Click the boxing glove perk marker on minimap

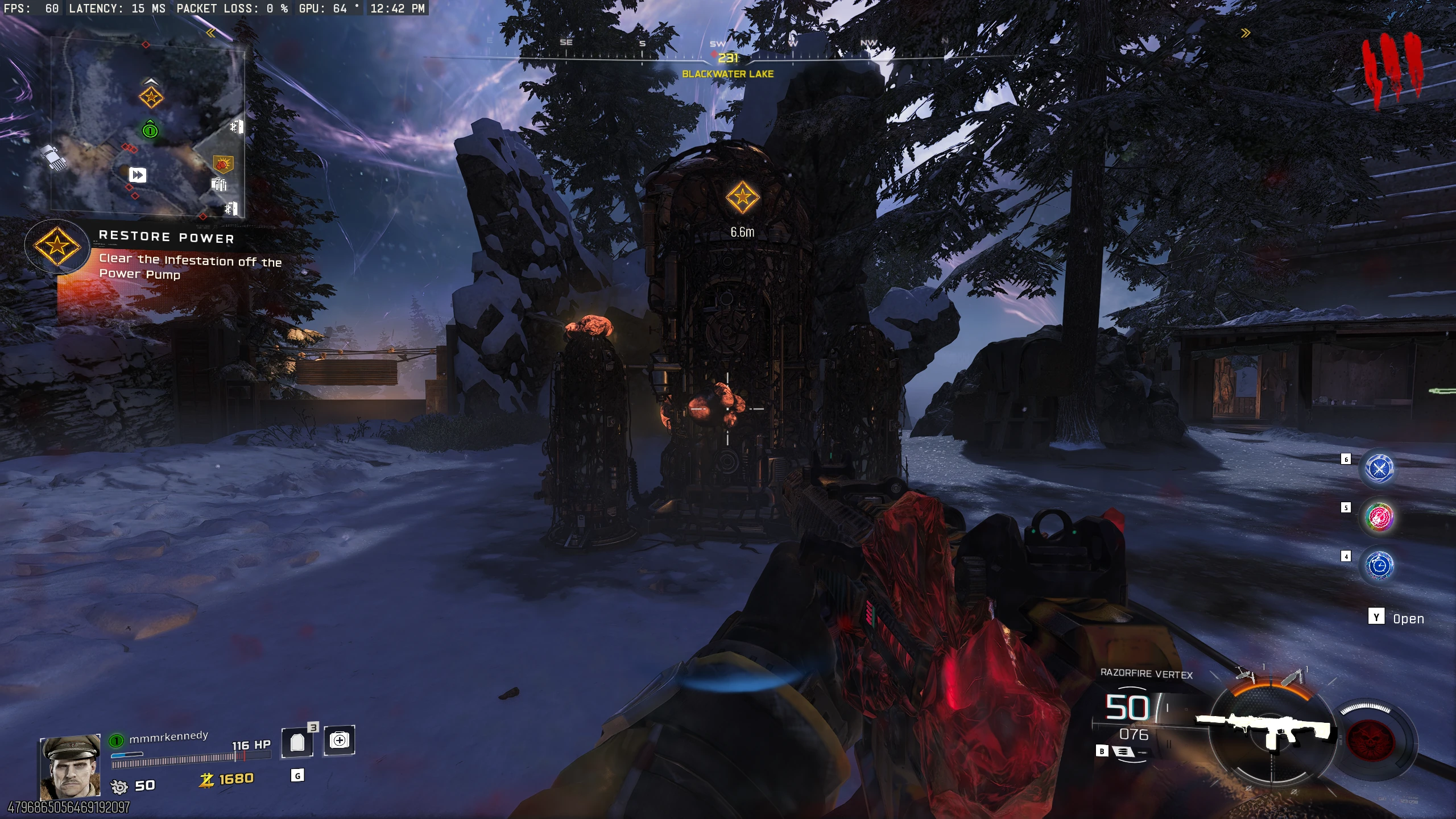pos(222,165)
